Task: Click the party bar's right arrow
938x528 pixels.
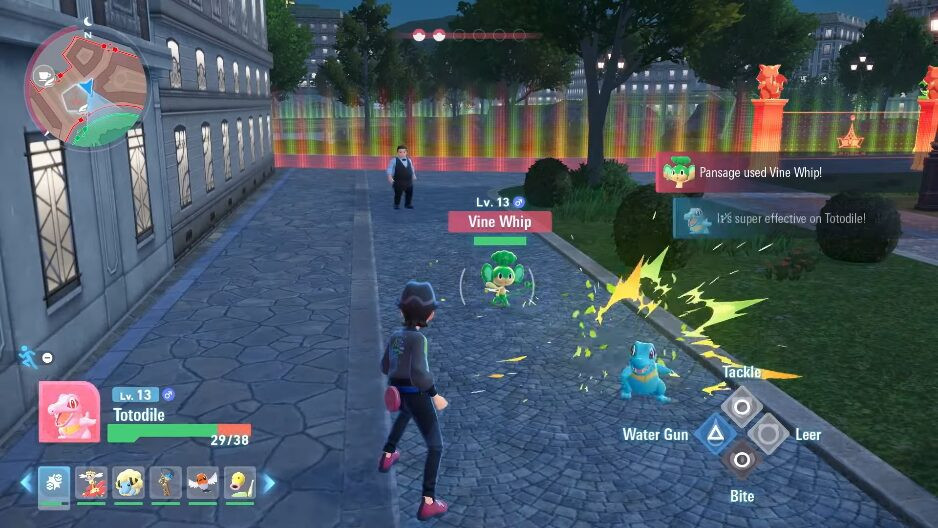Action: pos(269,484)
